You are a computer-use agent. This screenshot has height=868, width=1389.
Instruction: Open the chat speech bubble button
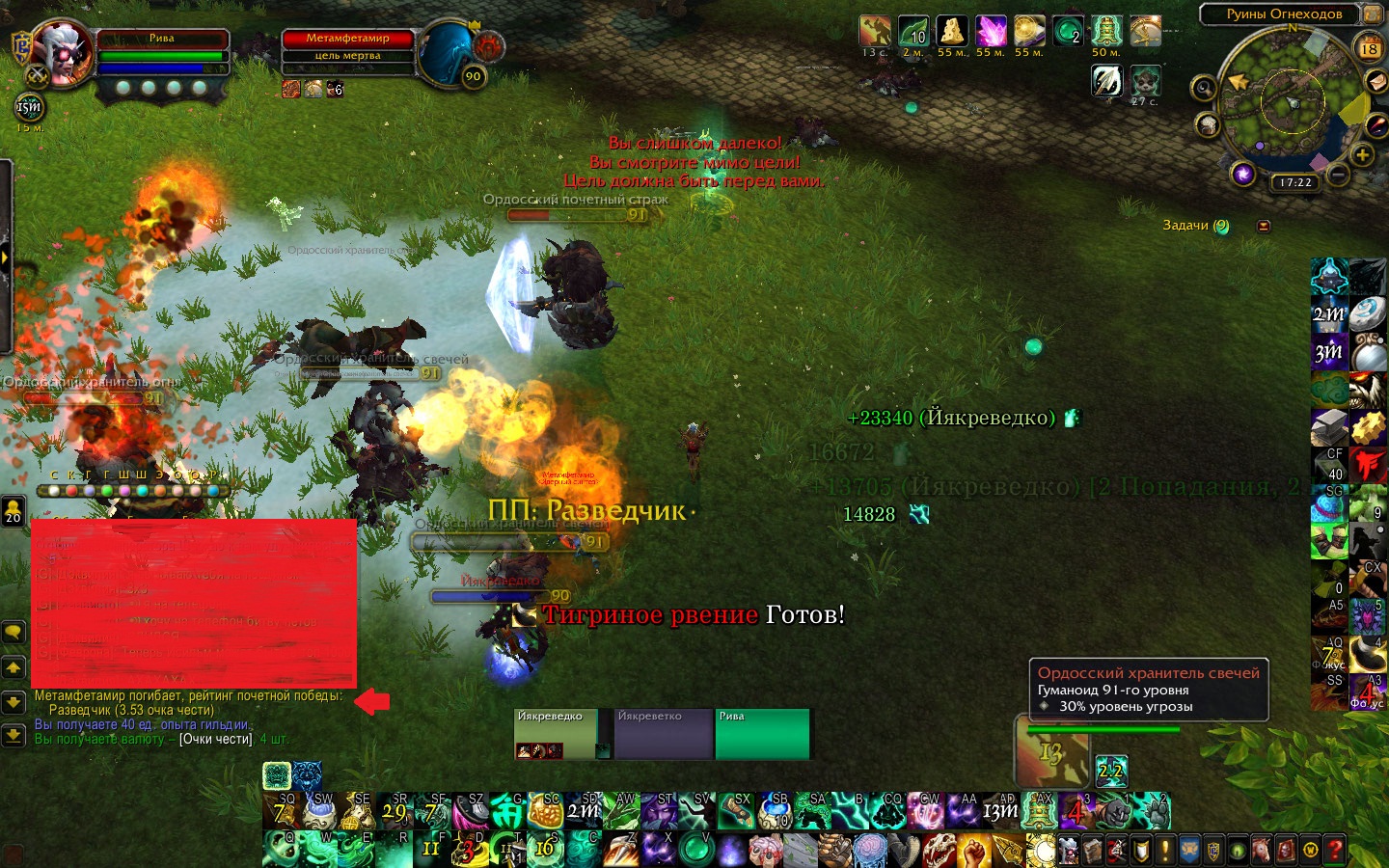click(14, 633)
